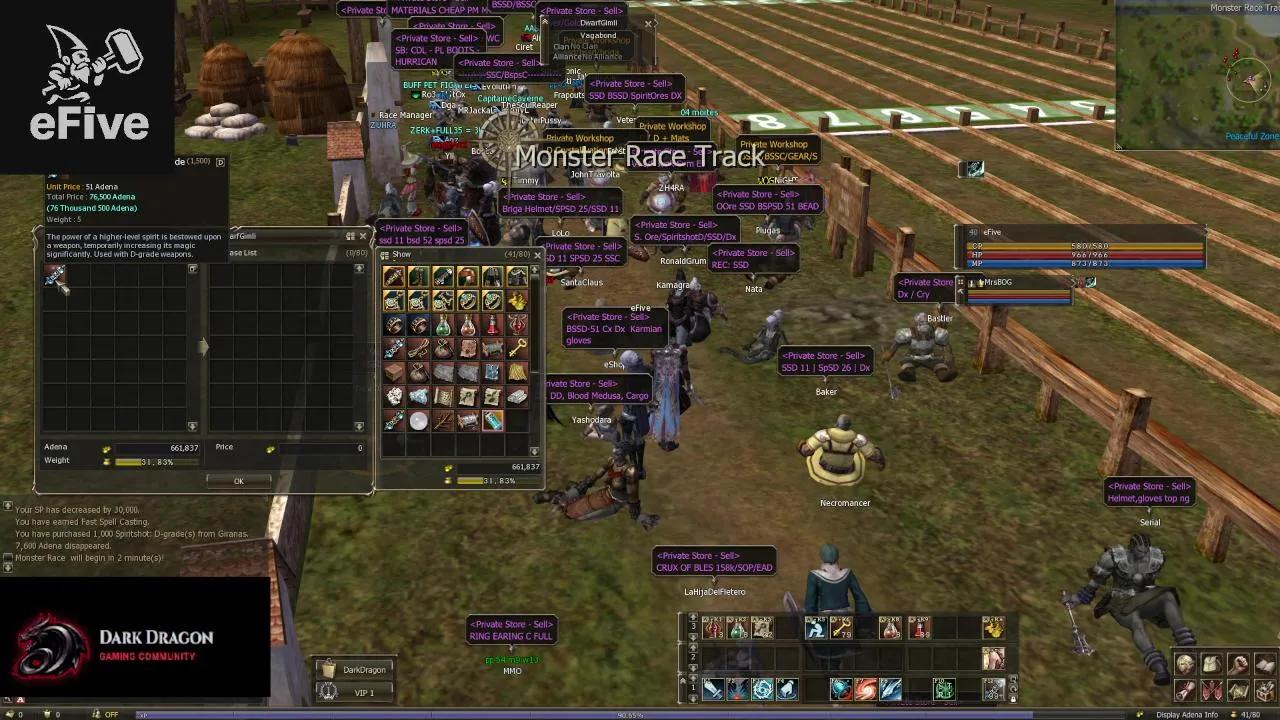Select the wooden box item in the inventory
This screenshot has width=1280, height=720.
coord(394,373)
